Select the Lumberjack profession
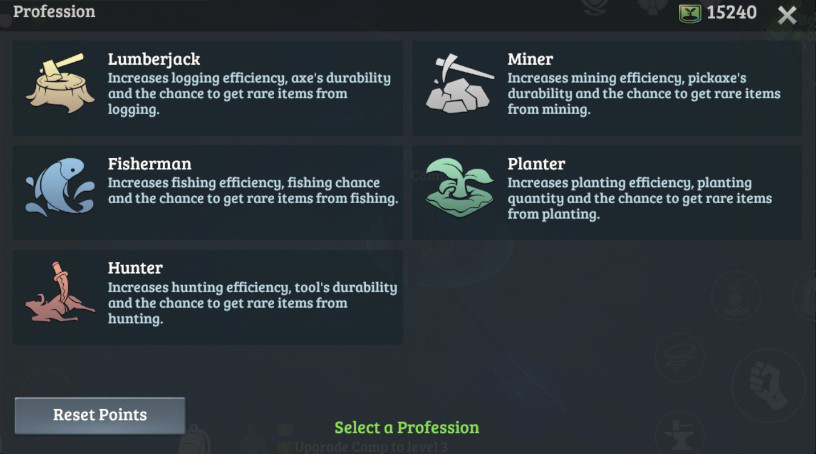The width and height of the screenshot is (816, 454). tap(207, 87)
